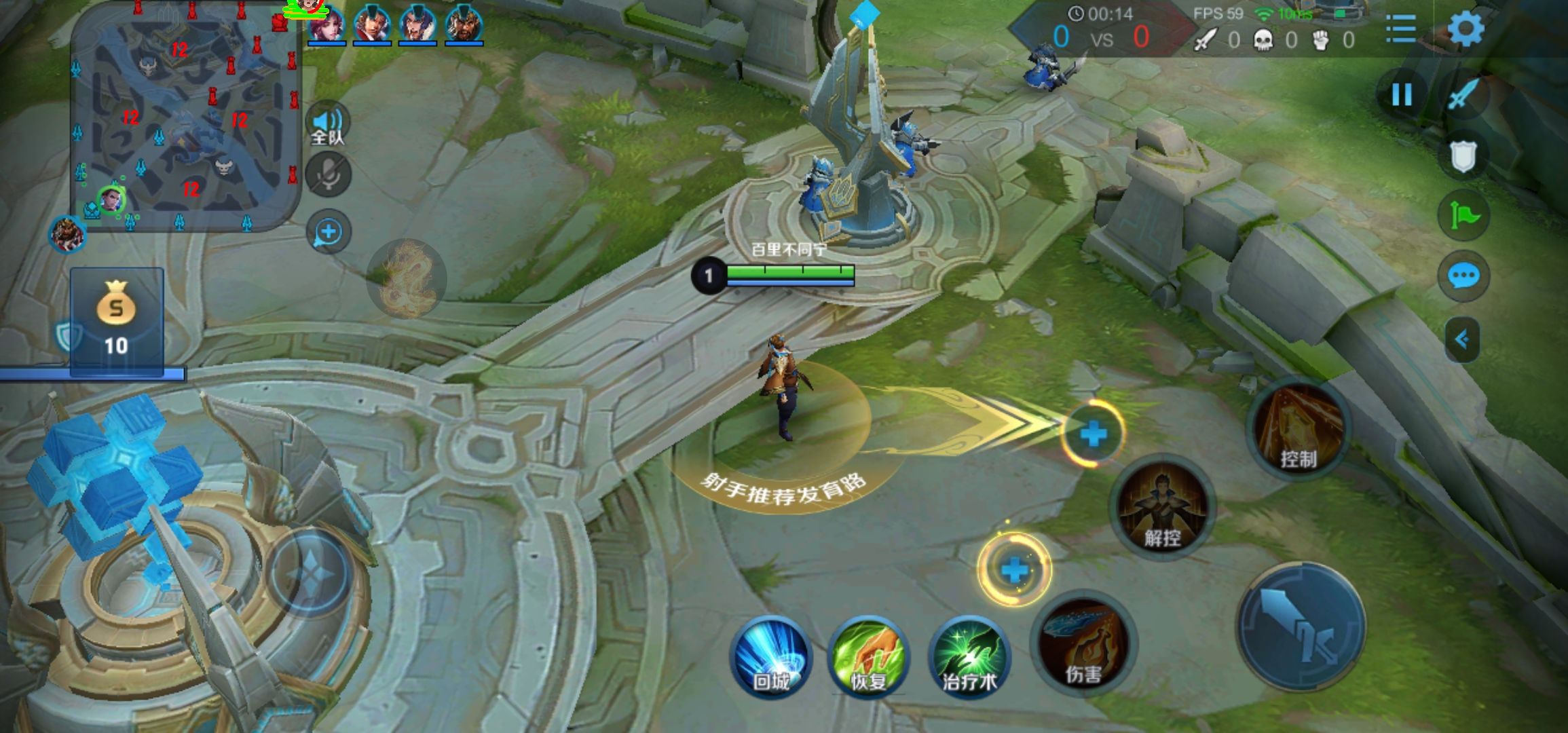The image size is (1568, 733).
Task: Show the scoreboard list
Action: pos(1400,29)
